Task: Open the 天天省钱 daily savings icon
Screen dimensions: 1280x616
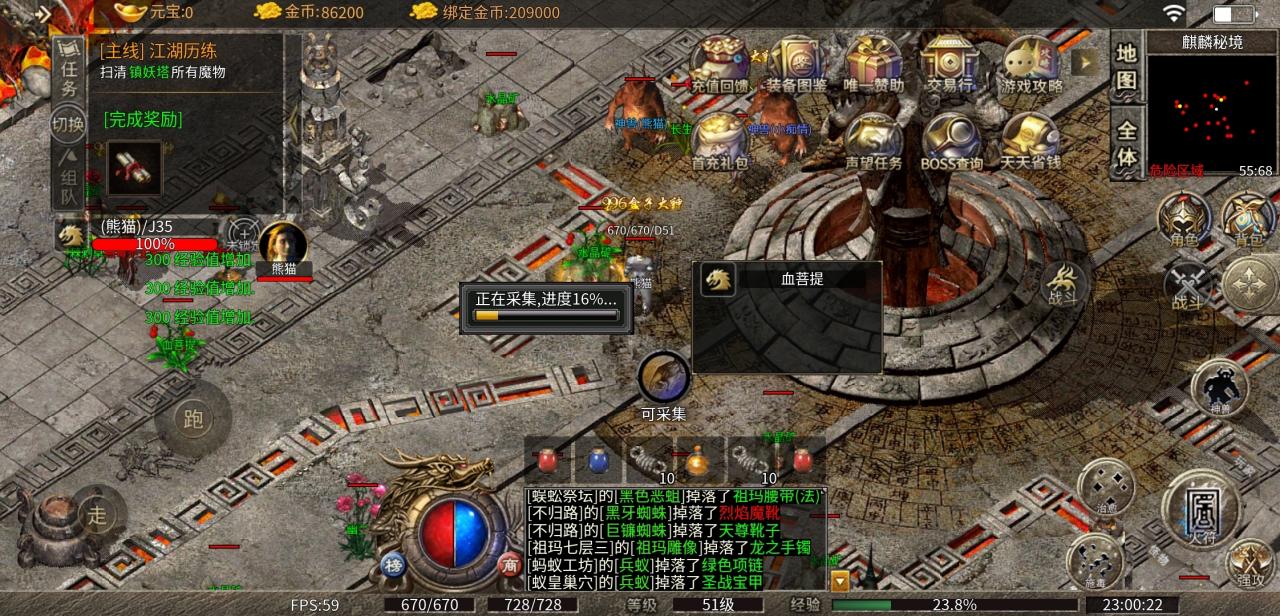Action: point(1031,140)
